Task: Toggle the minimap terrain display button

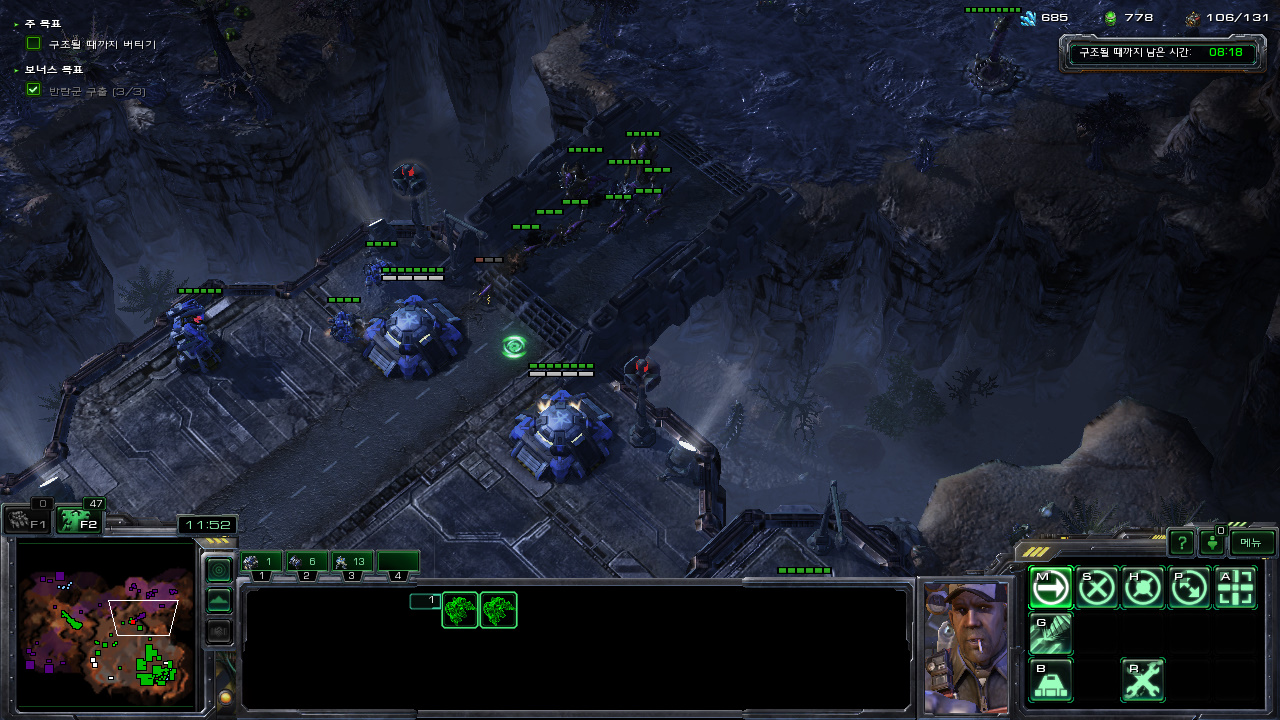Action: pyautogui.click(x=218, y=601)
